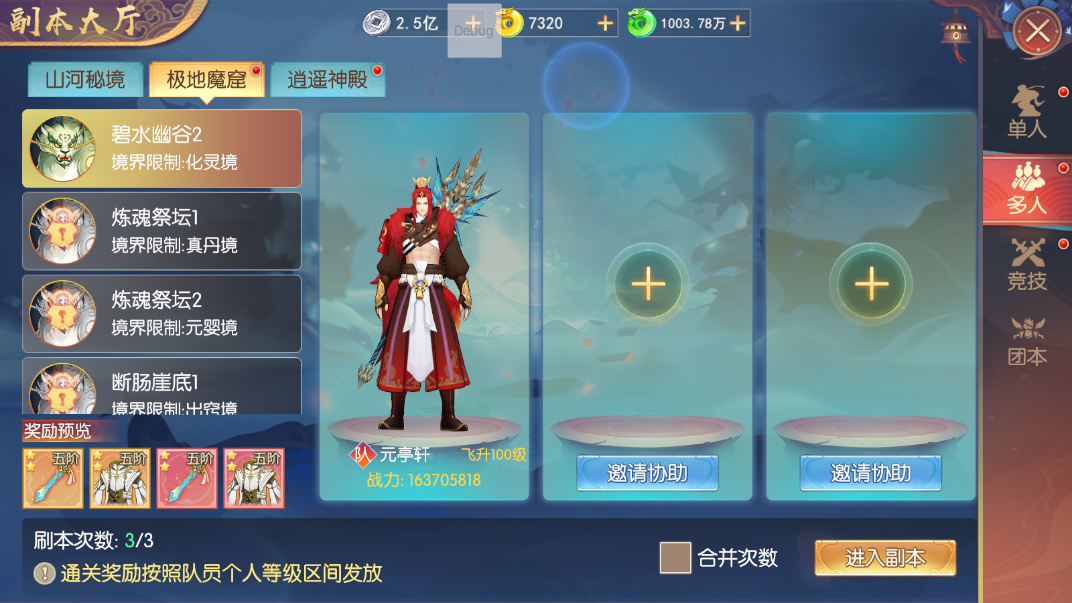Screen dimensions: 1072x603
Task: Select the 断肠崖底1 dungeon row
Action: [162, 388]
